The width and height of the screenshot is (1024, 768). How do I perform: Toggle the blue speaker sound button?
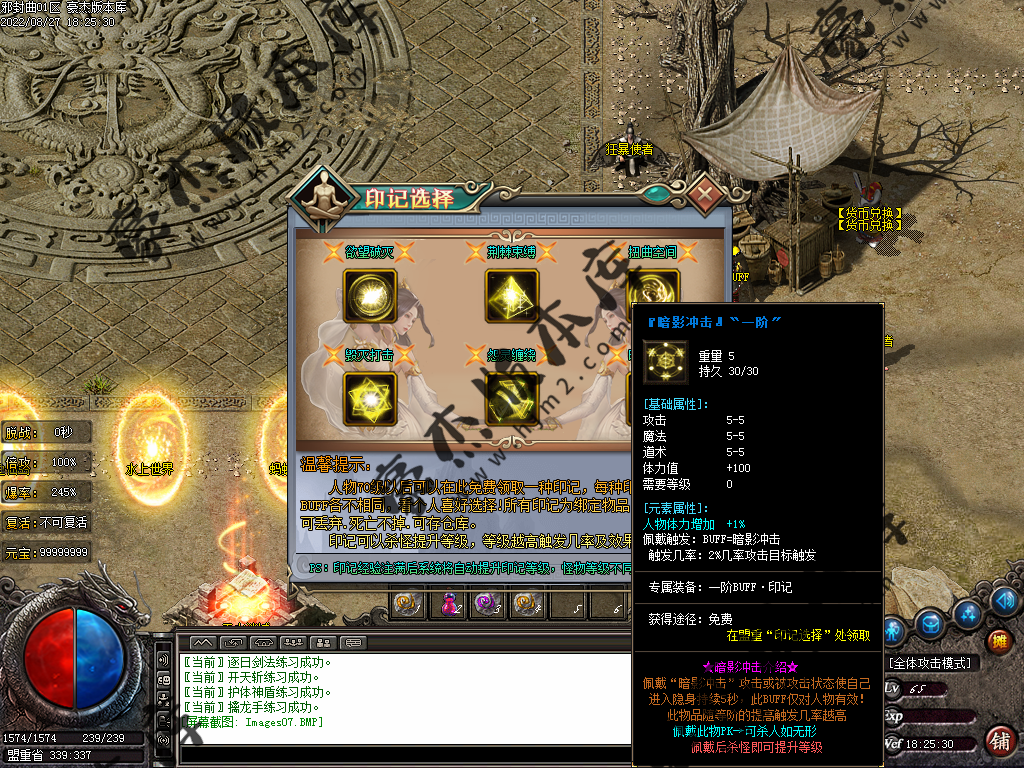point(1003,601)
